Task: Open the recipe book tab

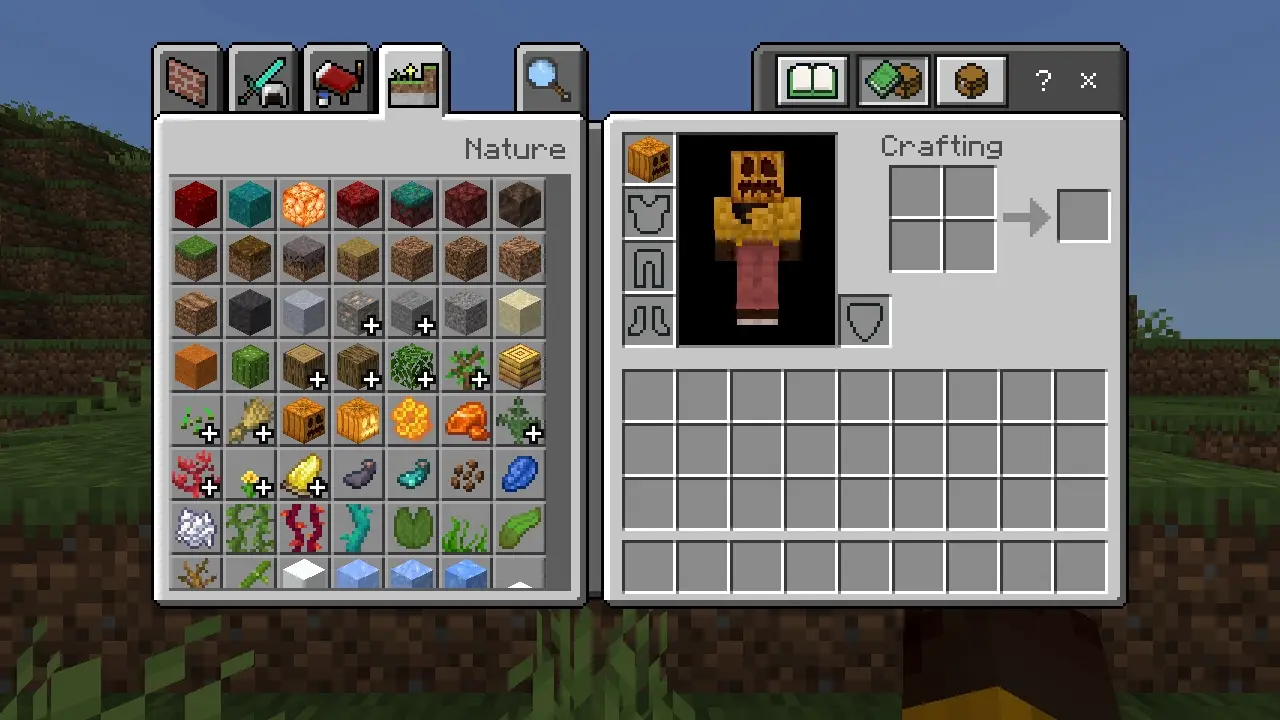Action: point(812,81)
